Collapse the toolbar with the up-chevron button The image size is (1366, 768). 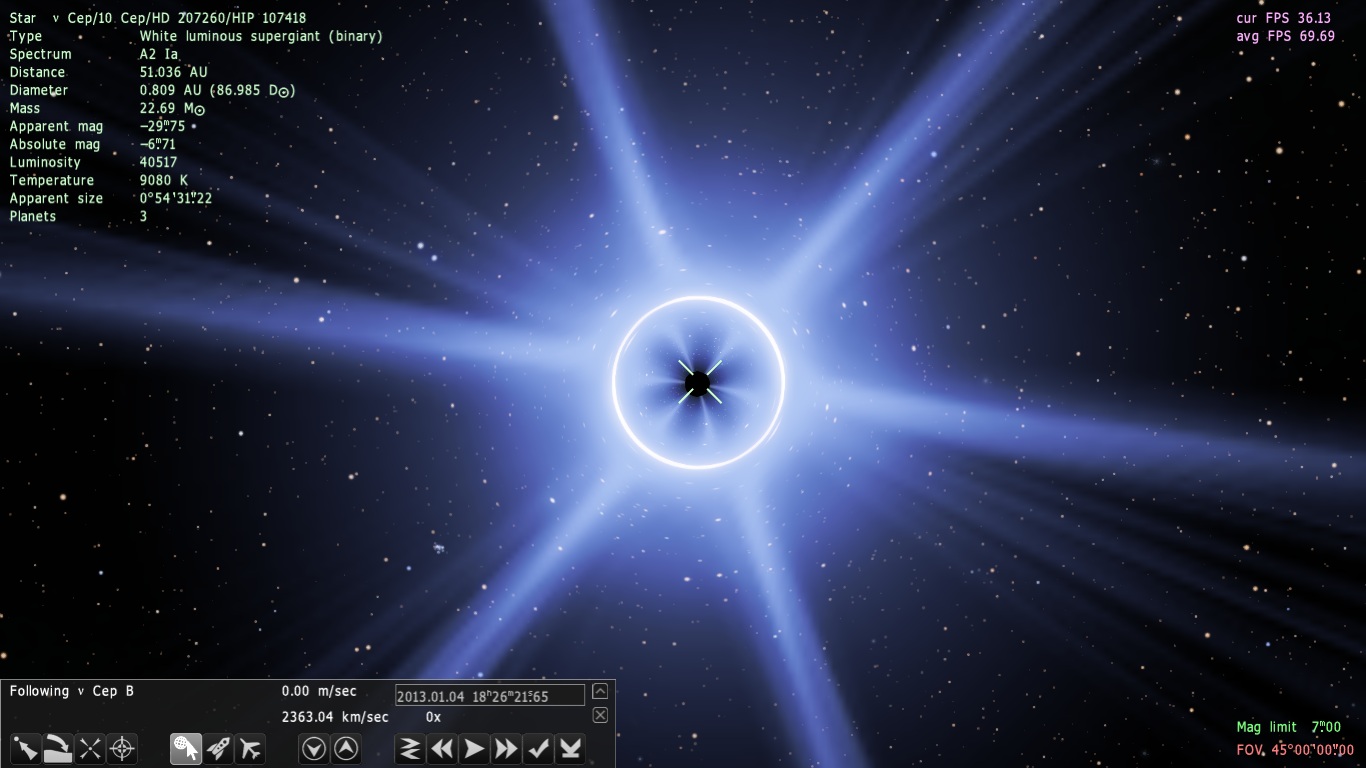600,691
